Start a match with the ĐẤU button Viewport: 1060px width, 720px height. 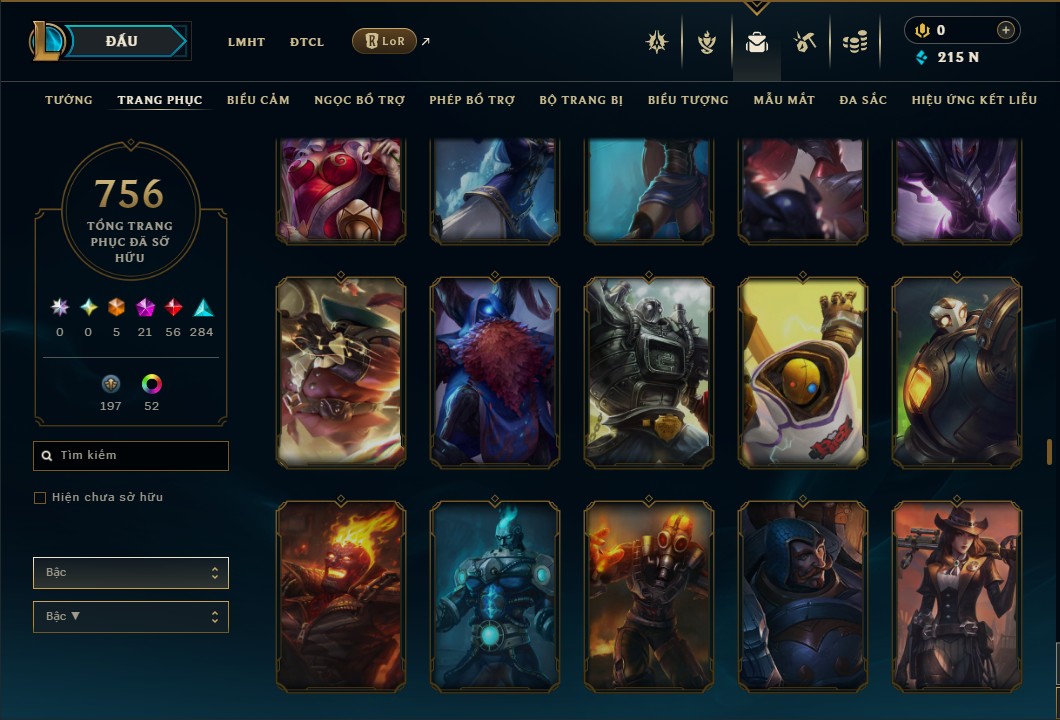pyautogui.click(x=122, y=41)
